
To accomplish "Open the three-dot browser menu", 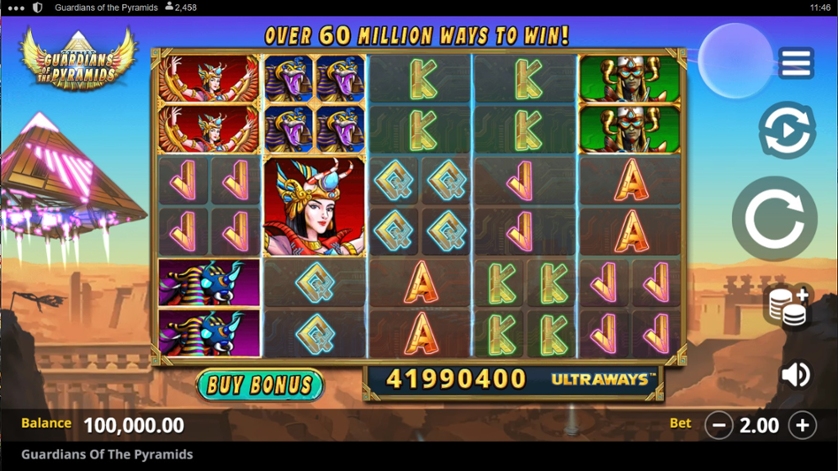I will (x=15, y=7).
